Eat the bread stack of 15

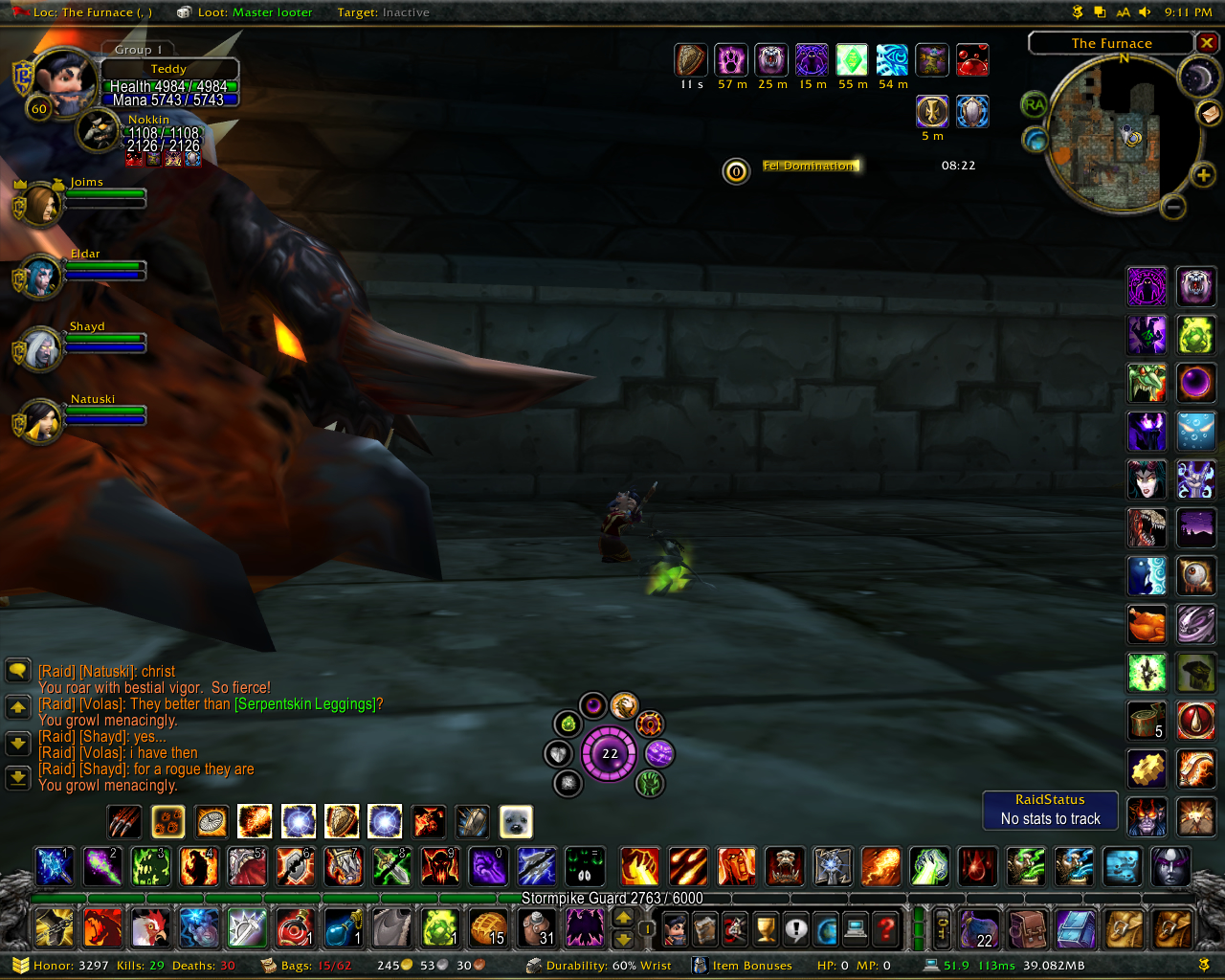[488, 927]
